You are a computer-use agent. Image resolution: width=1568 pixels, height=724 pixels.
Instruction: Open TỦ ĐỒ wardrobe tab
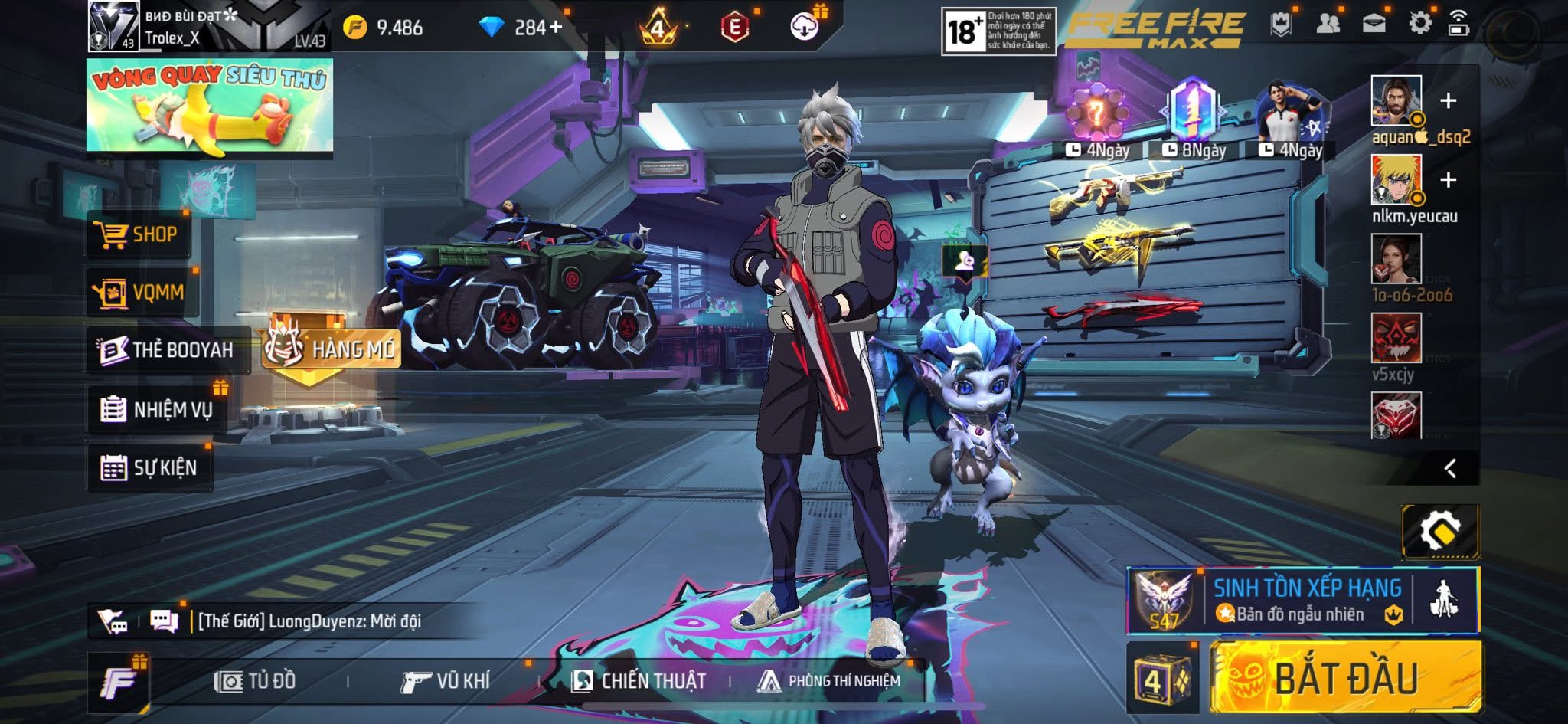pos(255,681)
